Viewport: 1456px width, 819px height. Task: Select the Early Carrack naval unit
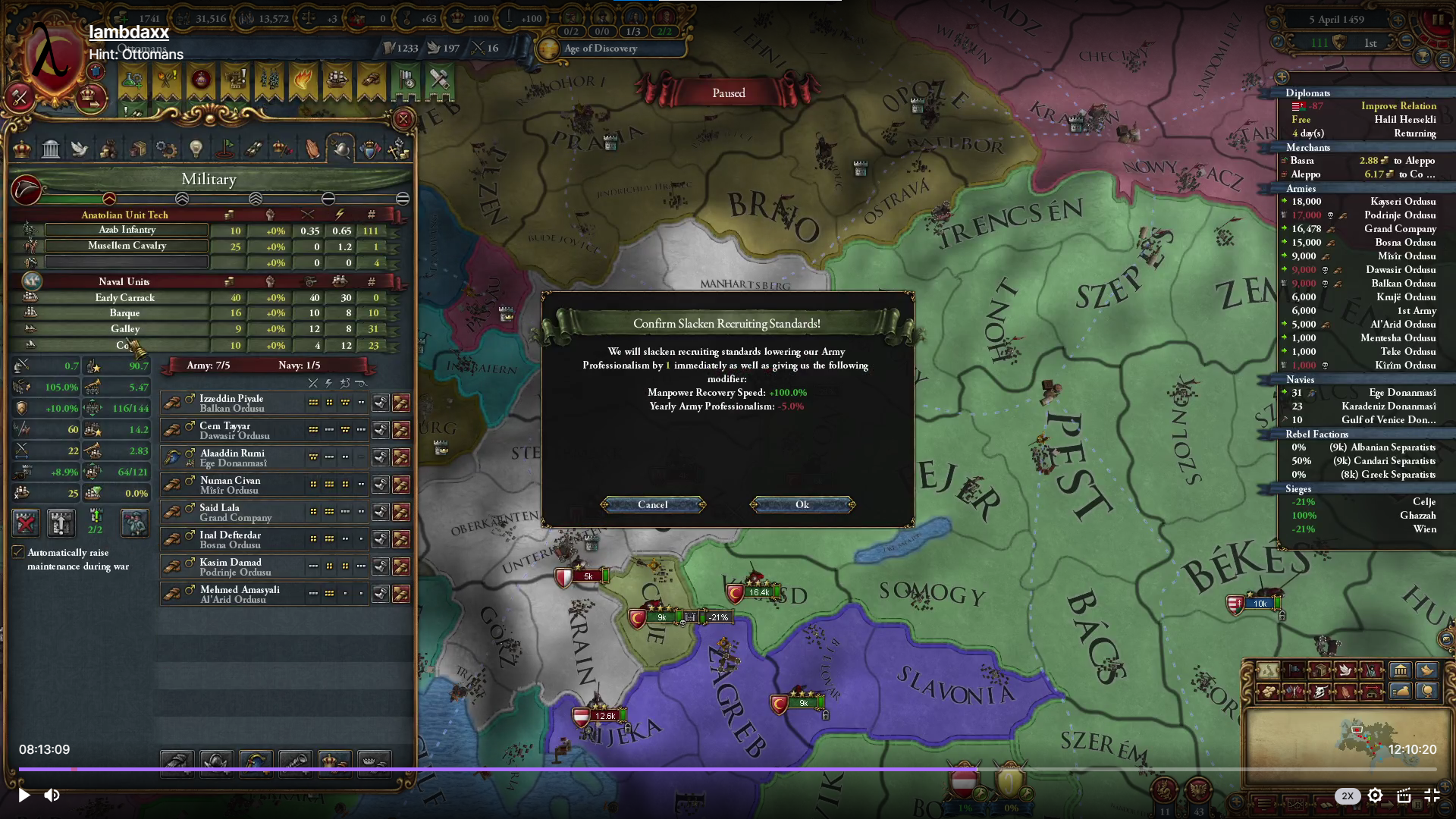click(125, 298)
